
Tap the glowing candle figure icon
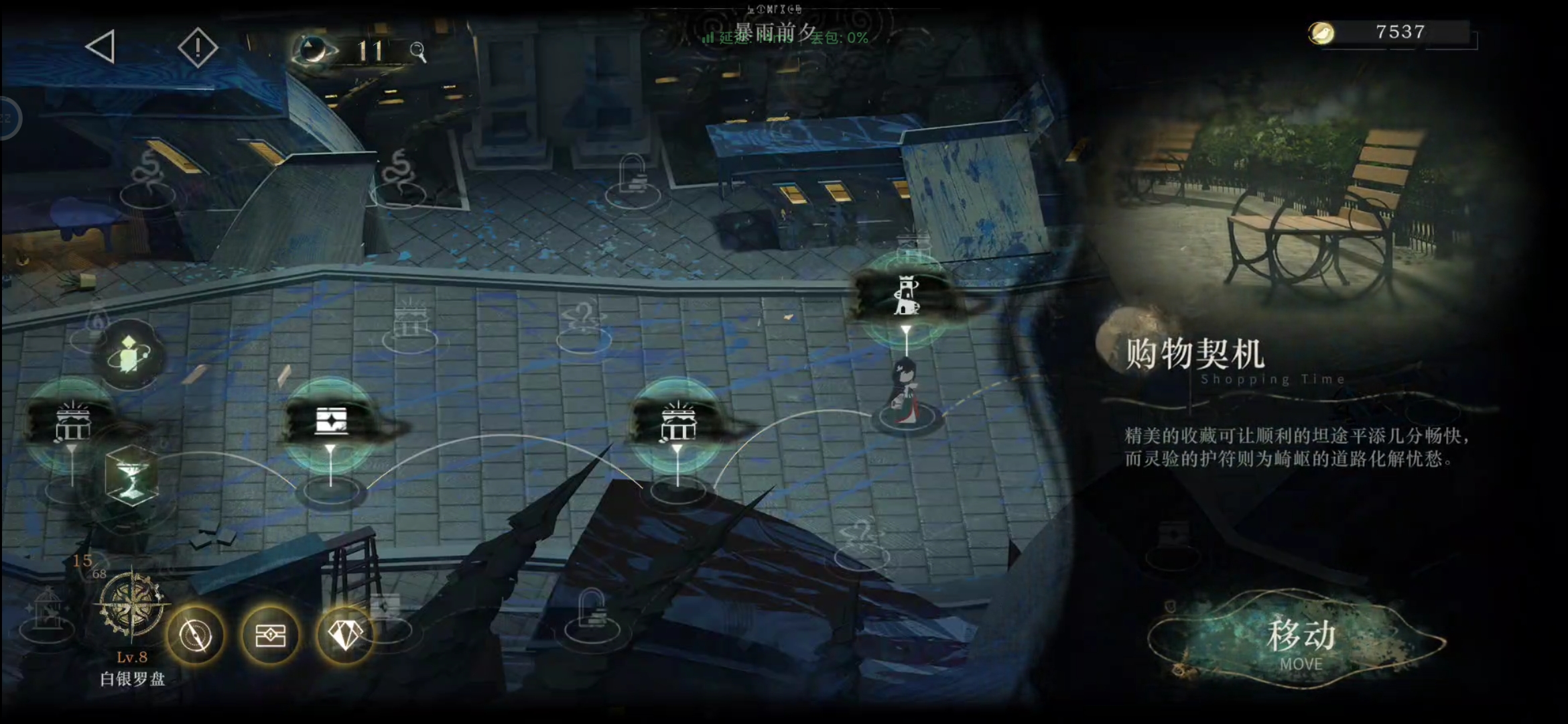click(x=129, y=354)
